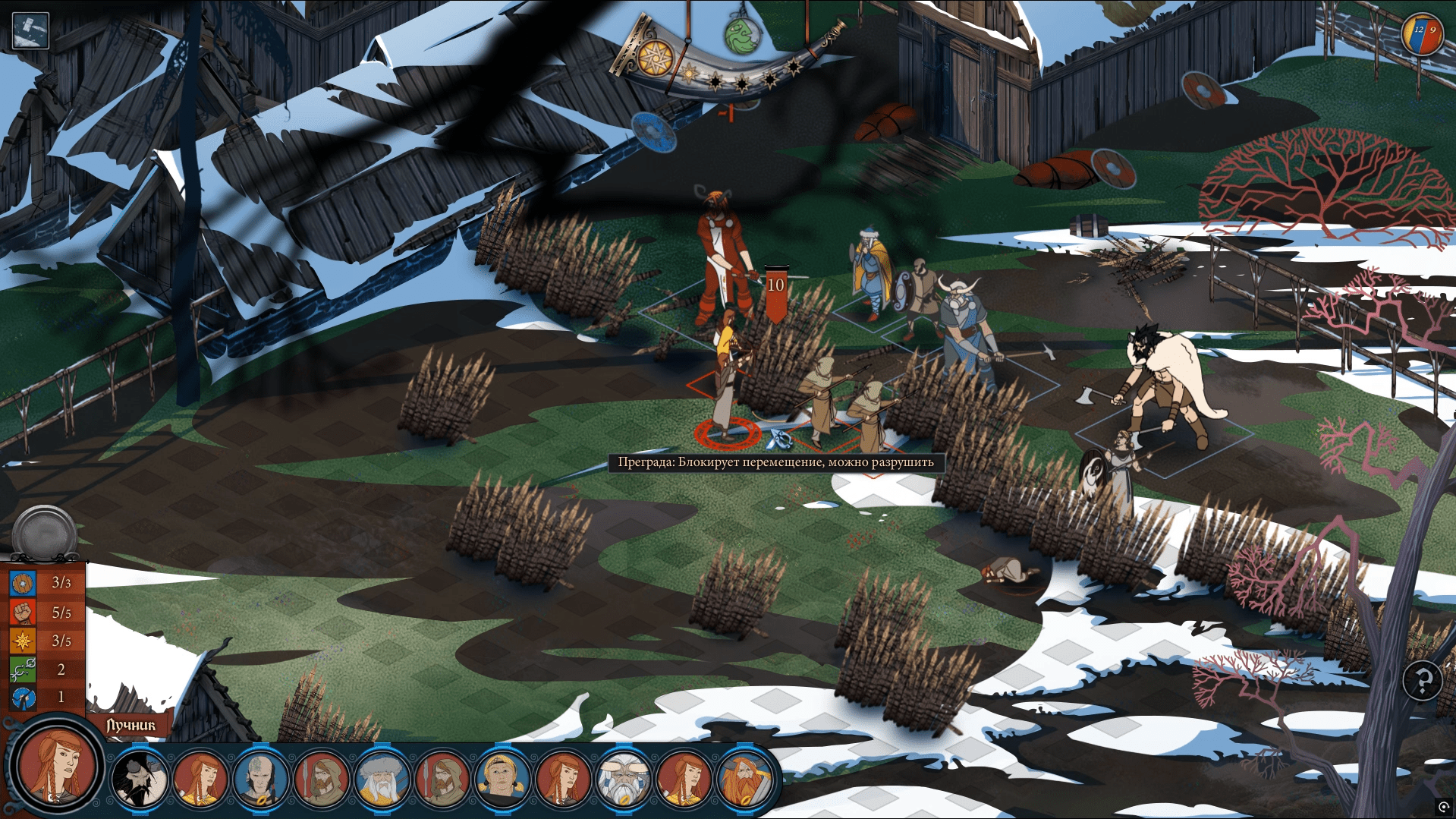
Task: Click the yellow star willpower stat icon
Action: coord(23,641)
